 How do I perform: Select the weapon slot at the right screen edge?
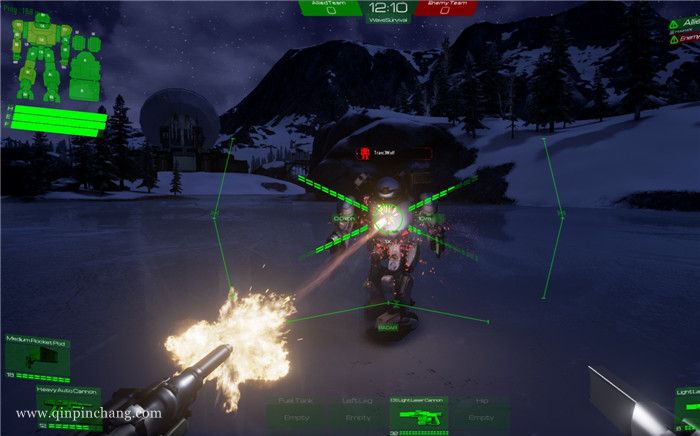(x=686, y=405)
